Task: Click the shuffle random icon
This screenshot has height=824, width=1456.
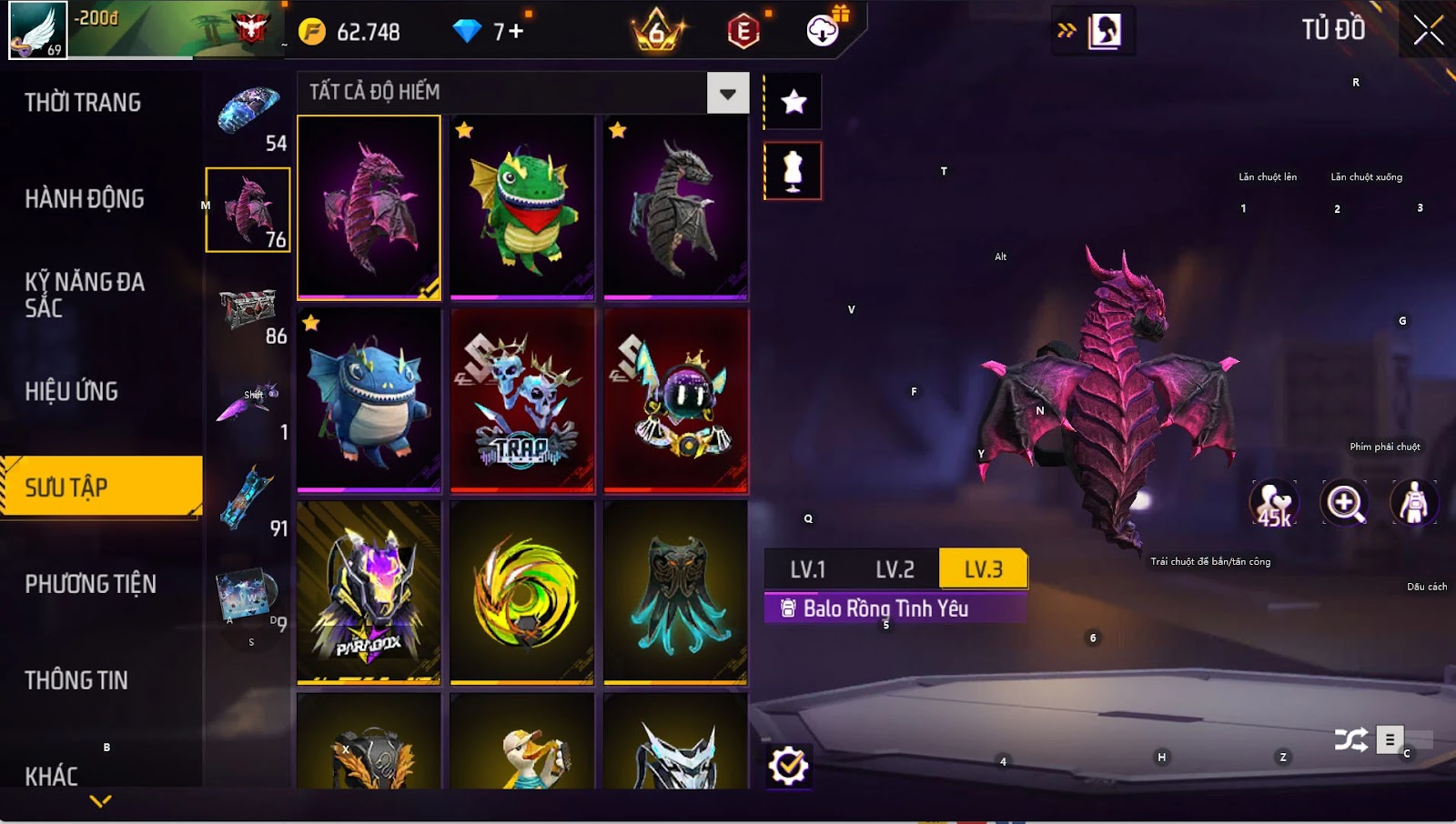Action: (1351, 739)
